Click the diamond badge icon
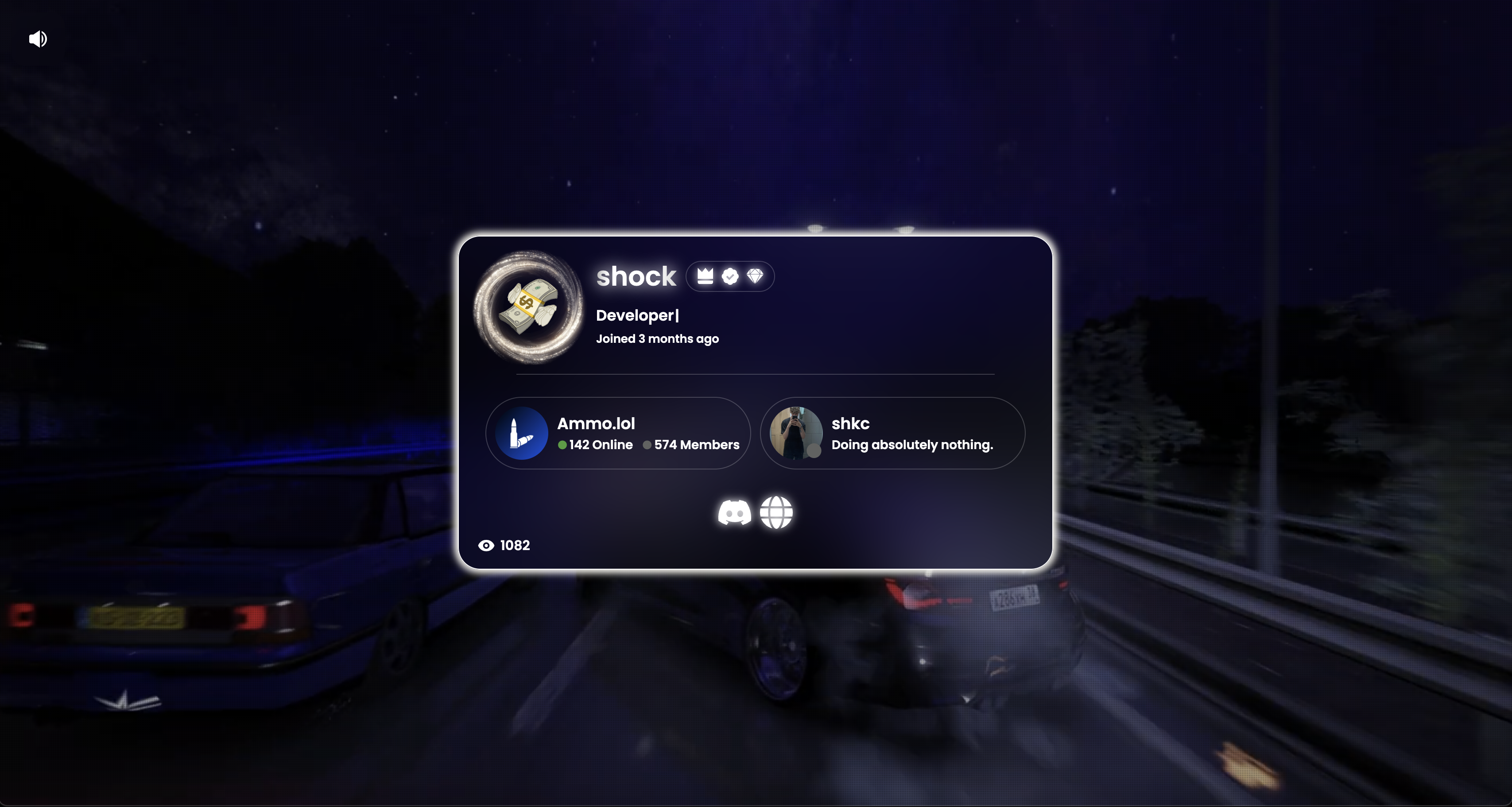Image resolution: width=1512 pixels, height=807 pixels. click(755, 276)
